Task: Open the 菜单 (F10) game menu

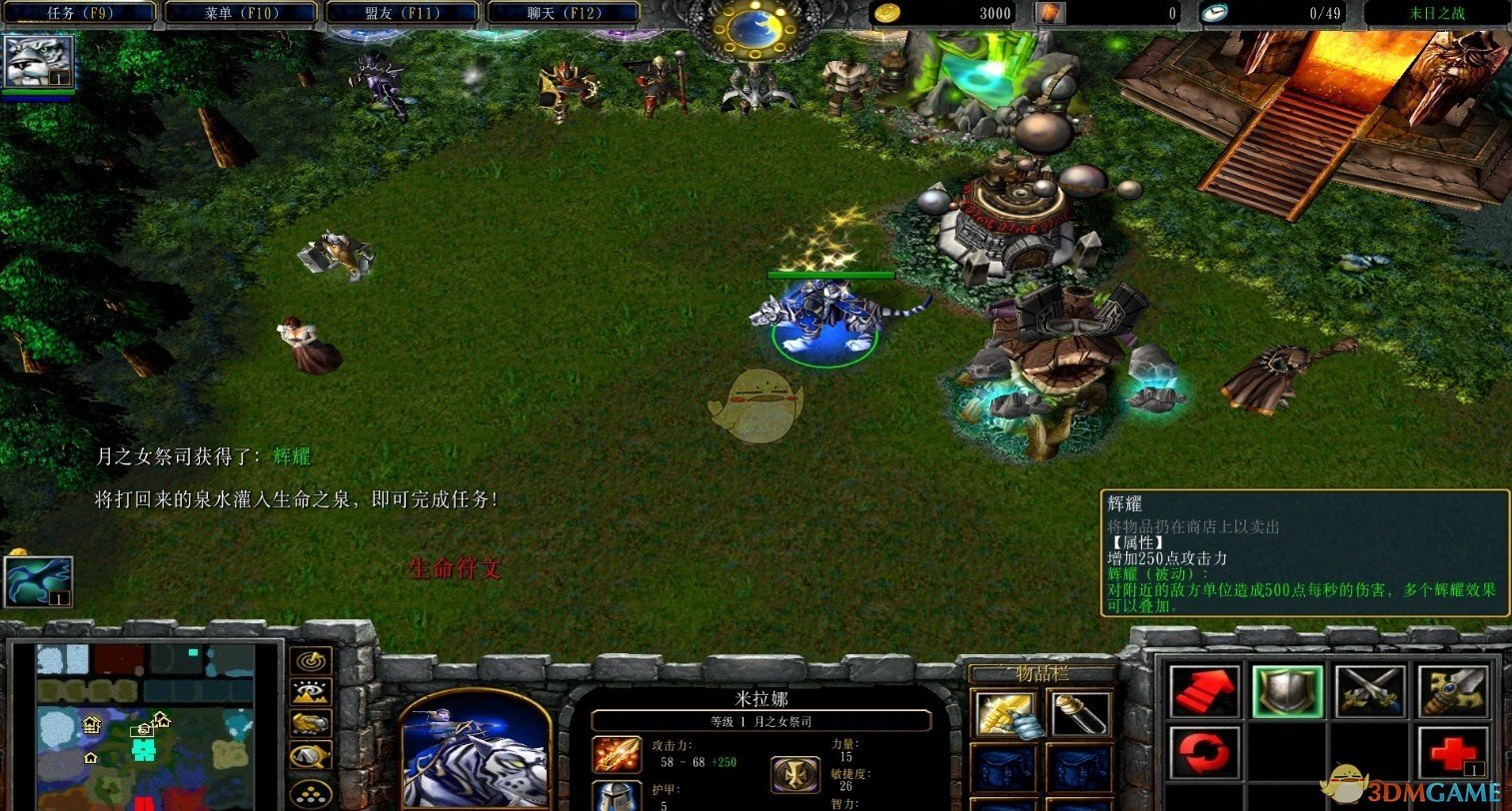Action: [x=240, y=13]
